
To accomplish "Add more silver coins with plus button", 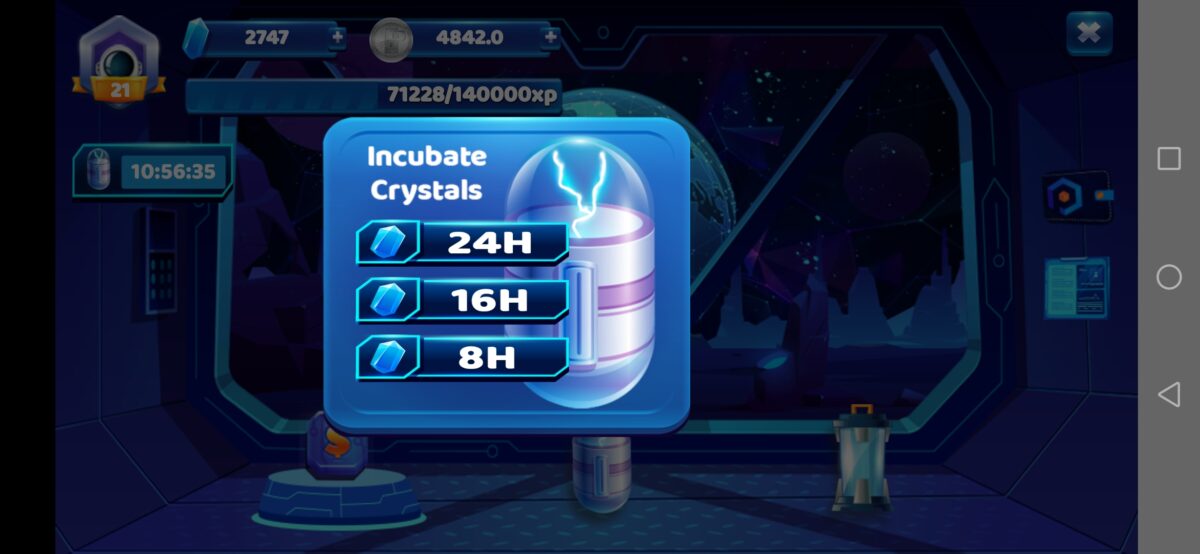I will coord(550,38).
